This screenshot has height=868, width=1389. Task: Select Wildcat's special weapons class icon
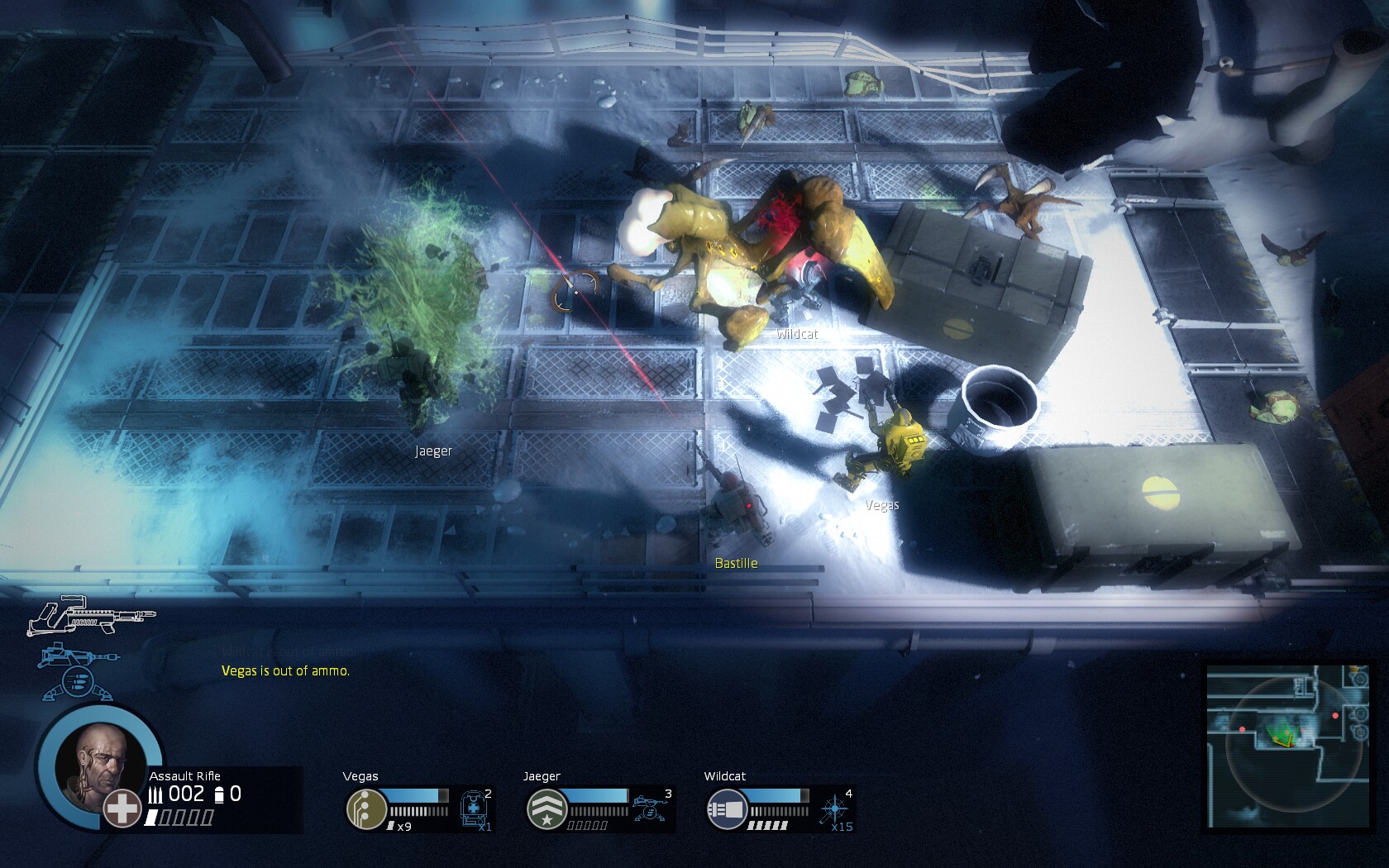(x=727, y=808)
